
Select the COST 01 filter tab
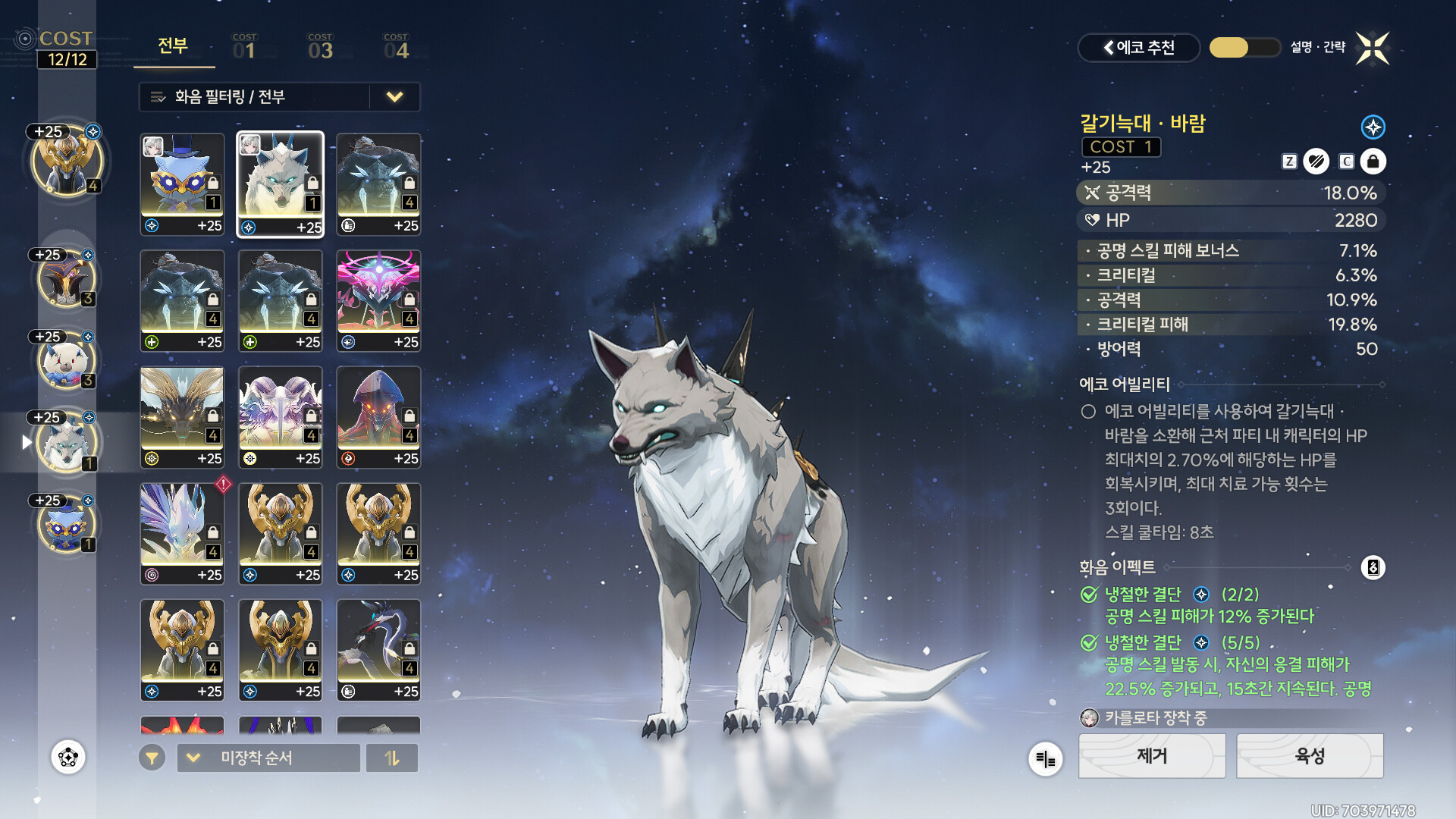pyautogui.click(x=244, y=47)
